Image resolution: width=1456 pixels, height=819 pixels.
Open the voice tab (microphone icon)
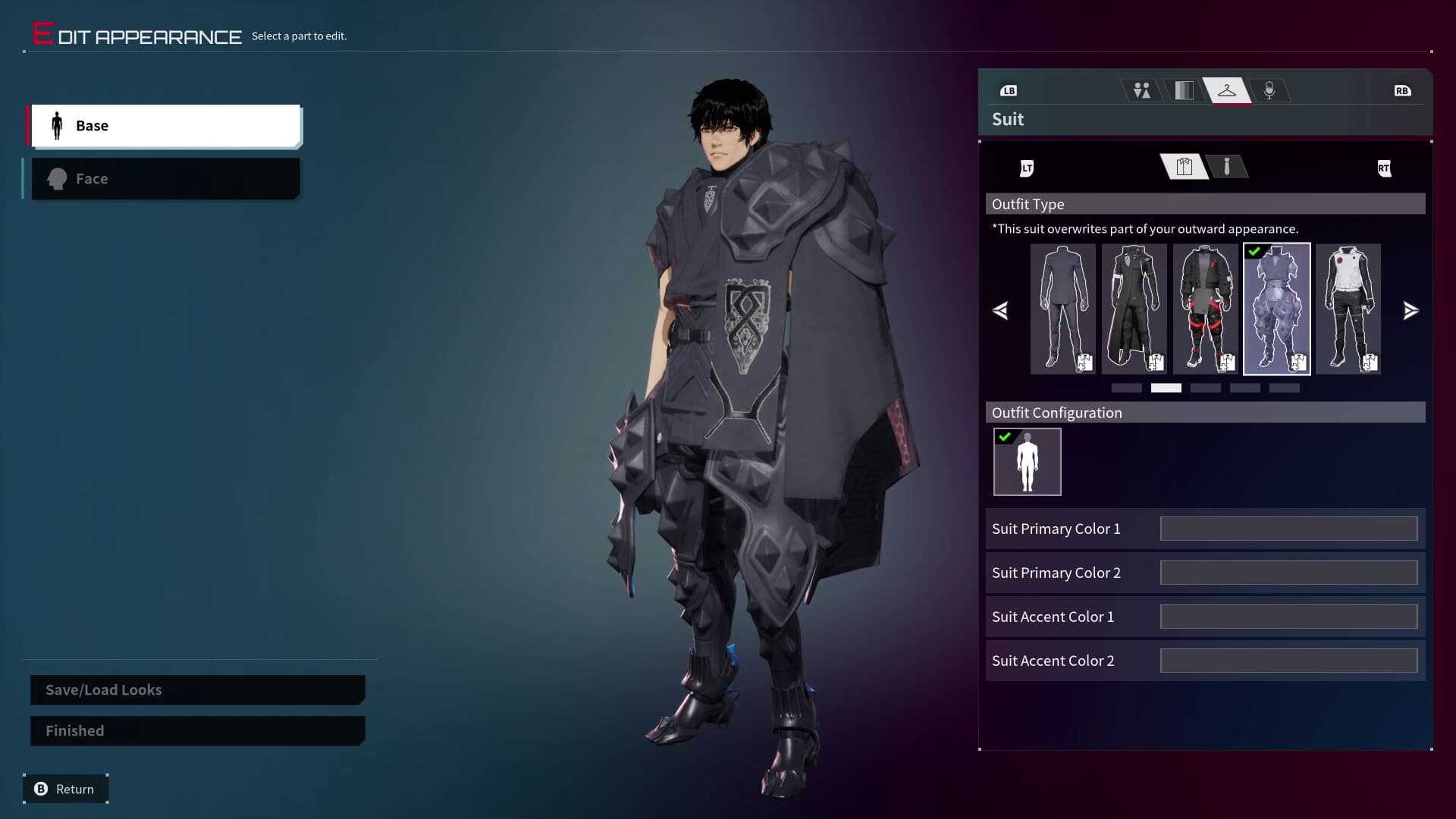click(1270, 89)
